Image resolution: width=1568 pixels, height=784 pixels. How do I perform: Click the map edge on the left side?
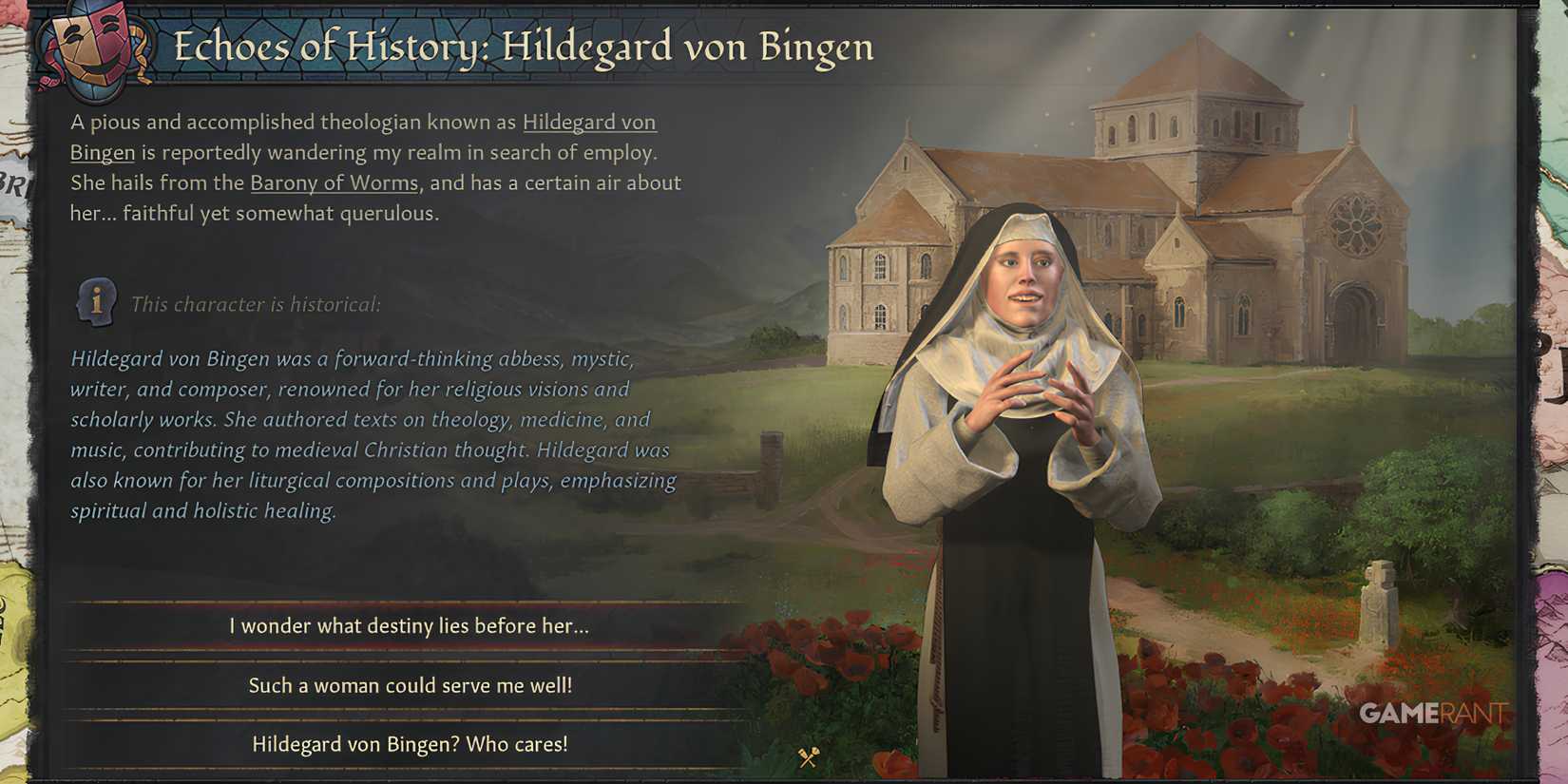click(14, 380)
